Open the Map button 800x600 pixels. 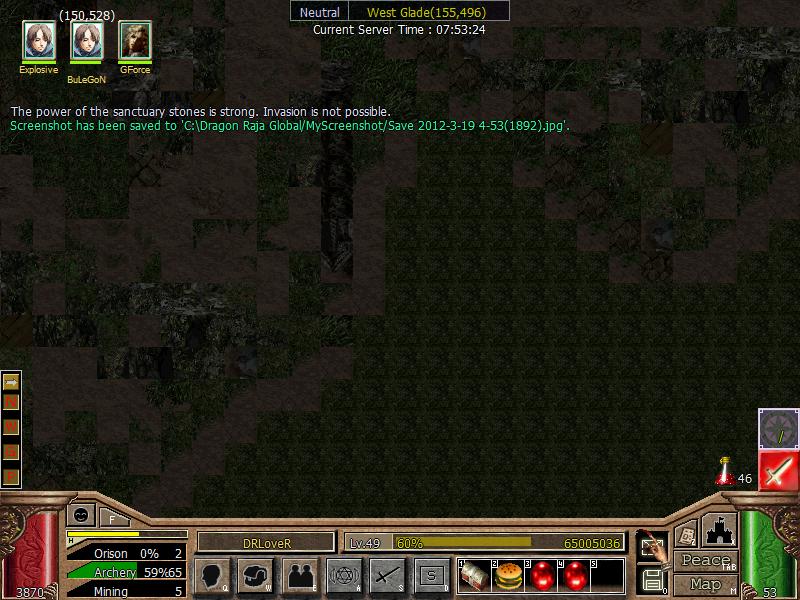coord(706,584)
